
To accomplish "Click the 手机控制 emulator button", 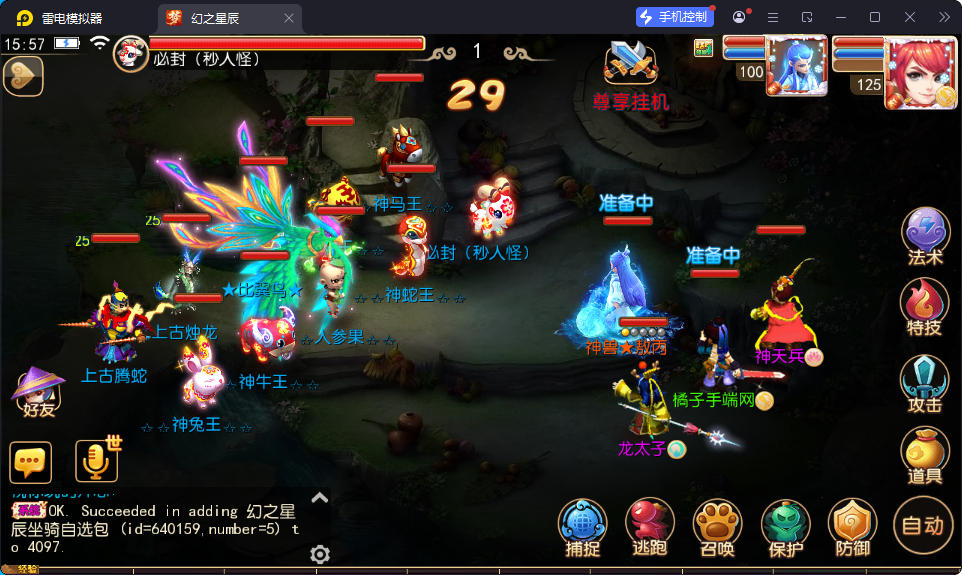I will (675, 17).
